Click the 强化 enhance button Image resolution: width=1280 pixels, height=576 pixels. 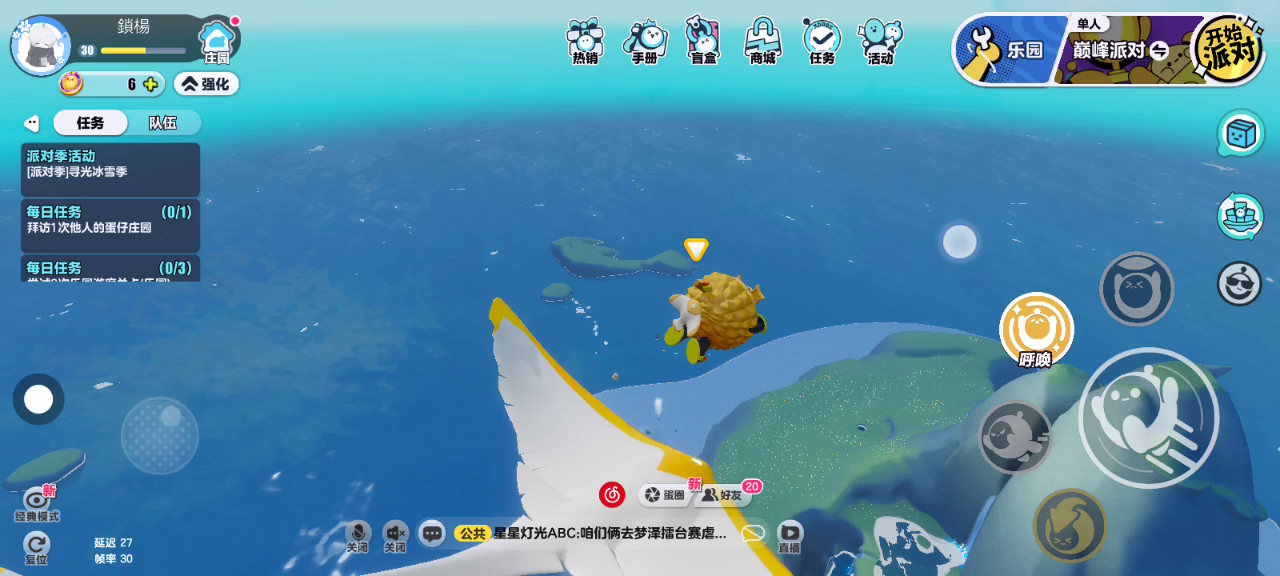point(206,84)
